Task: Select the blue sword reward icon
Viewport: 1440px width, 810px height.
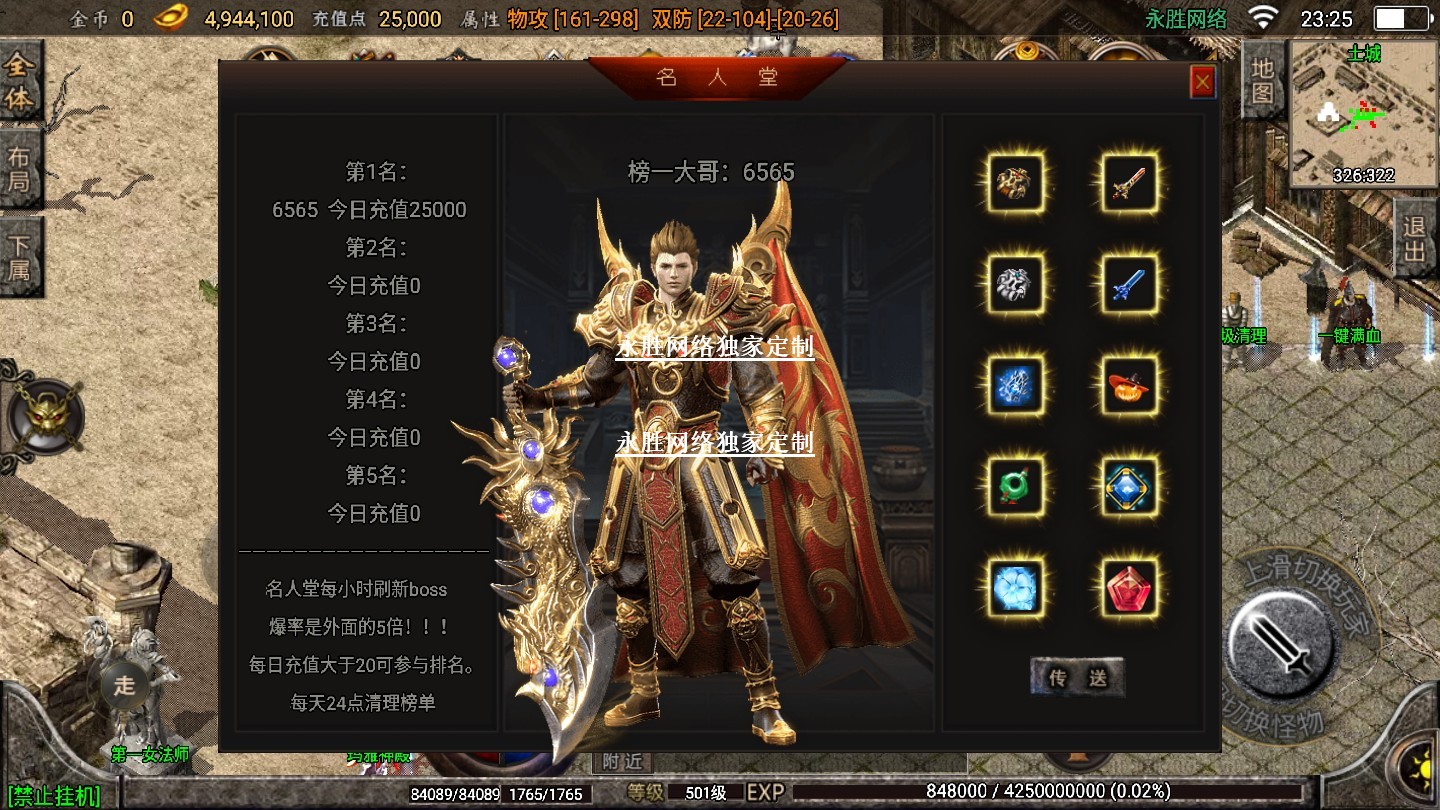Action: tap(1130, 284)
